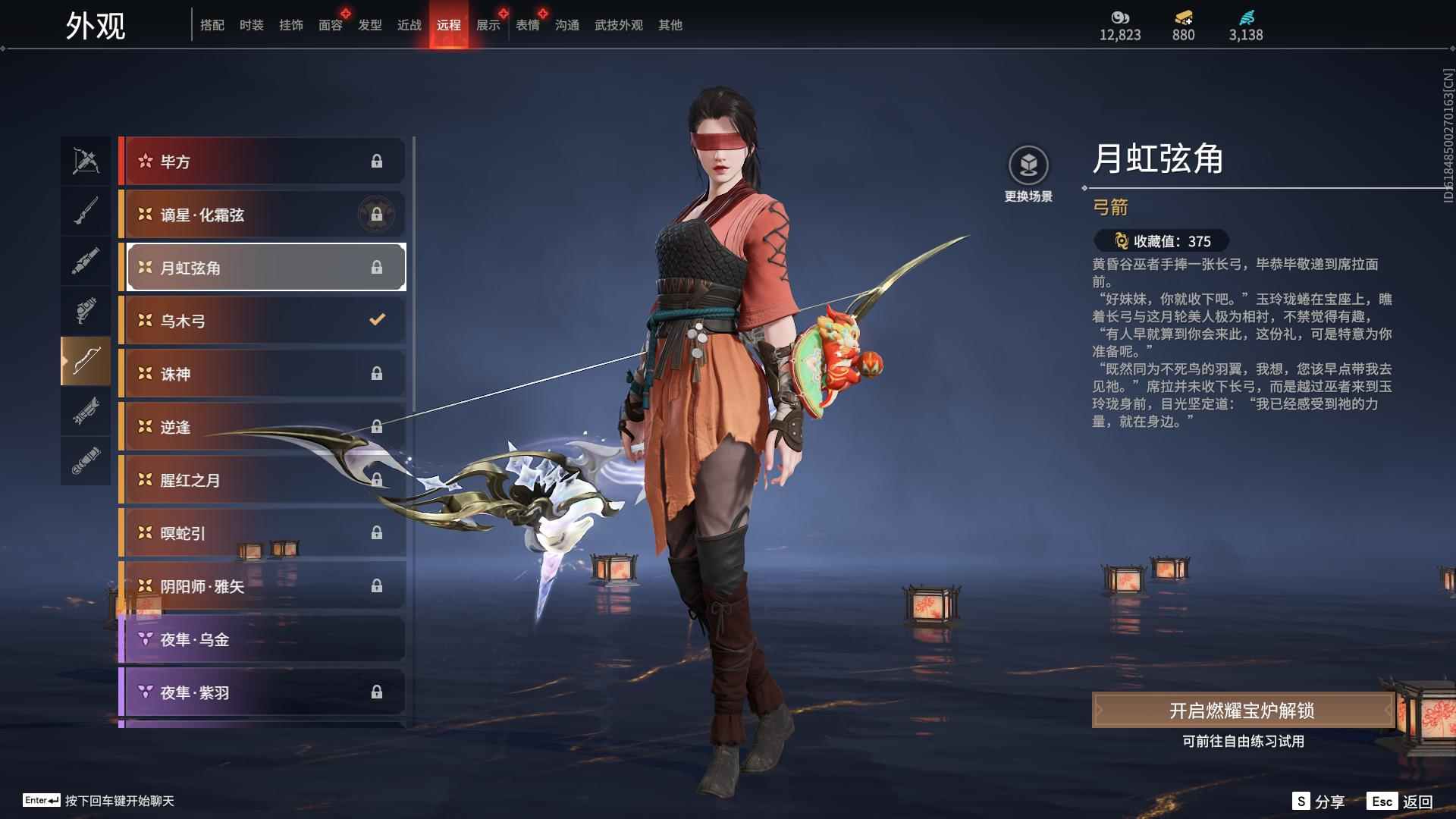
Task: Click the equipped checkmark on 乌木弓
Action: click(377, 320)
